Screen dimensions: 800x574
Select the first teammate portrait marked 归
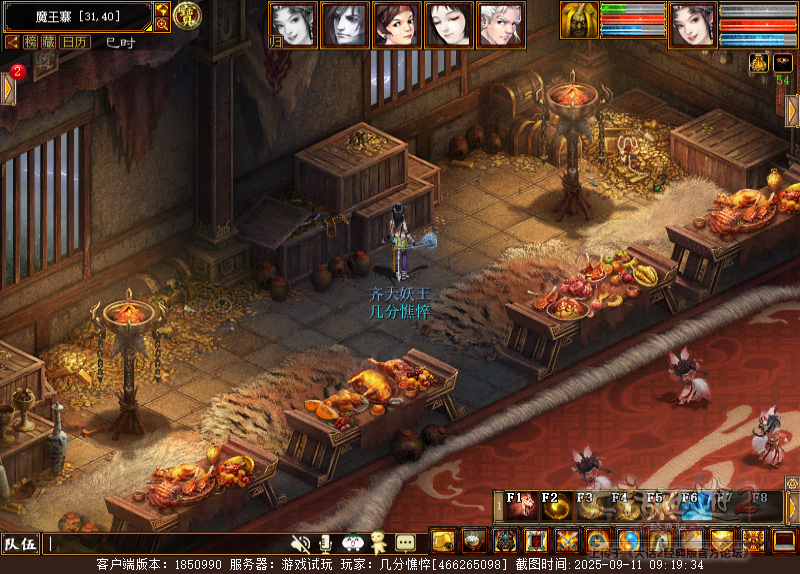click(293, 25)
